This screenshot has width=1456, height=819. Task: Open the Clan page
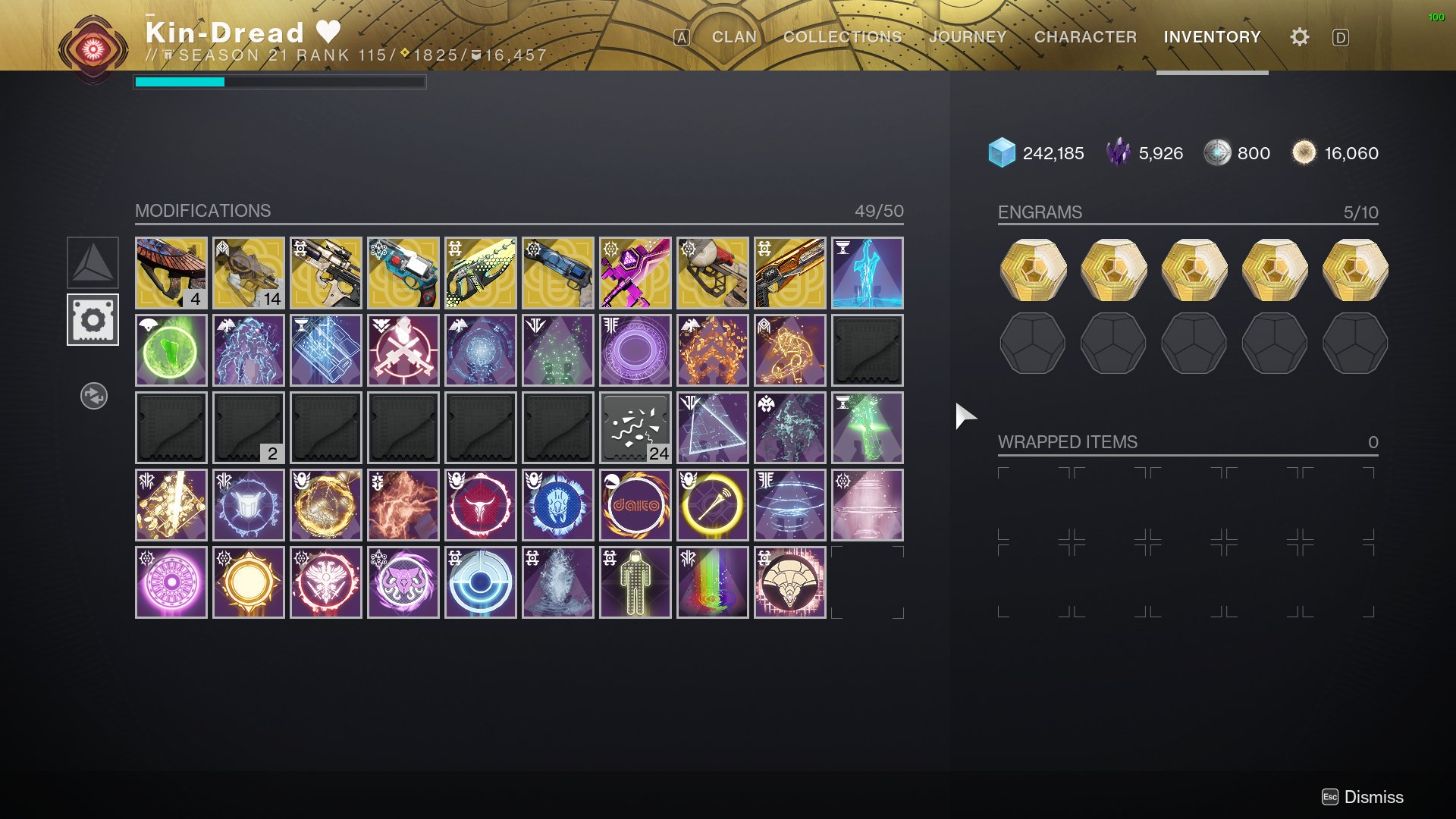pos(732,36)
